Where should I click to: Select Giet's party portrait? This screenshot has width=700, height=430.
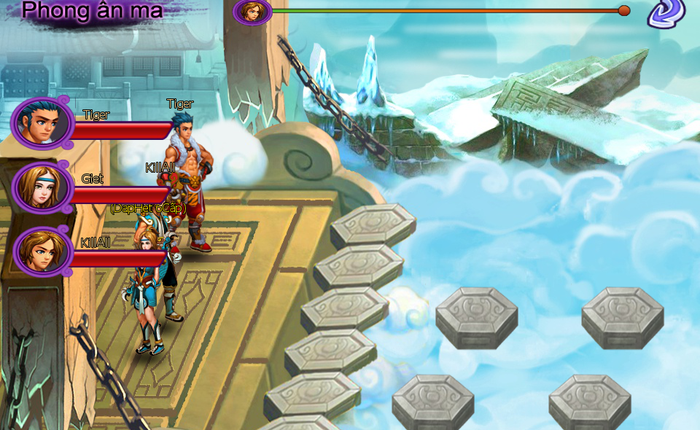(x=41, y=187)
